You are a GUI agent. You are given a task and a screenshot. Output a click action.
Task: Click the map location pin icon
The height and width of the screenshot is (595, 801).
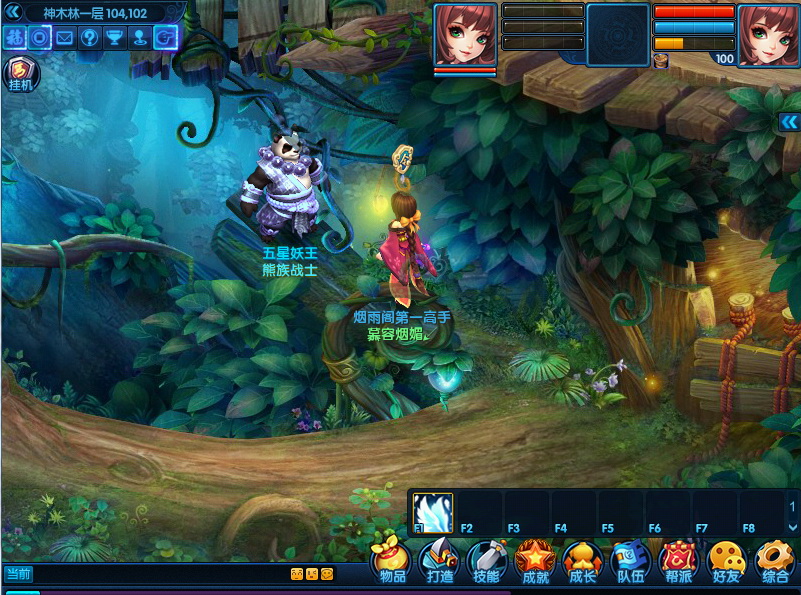140,38
